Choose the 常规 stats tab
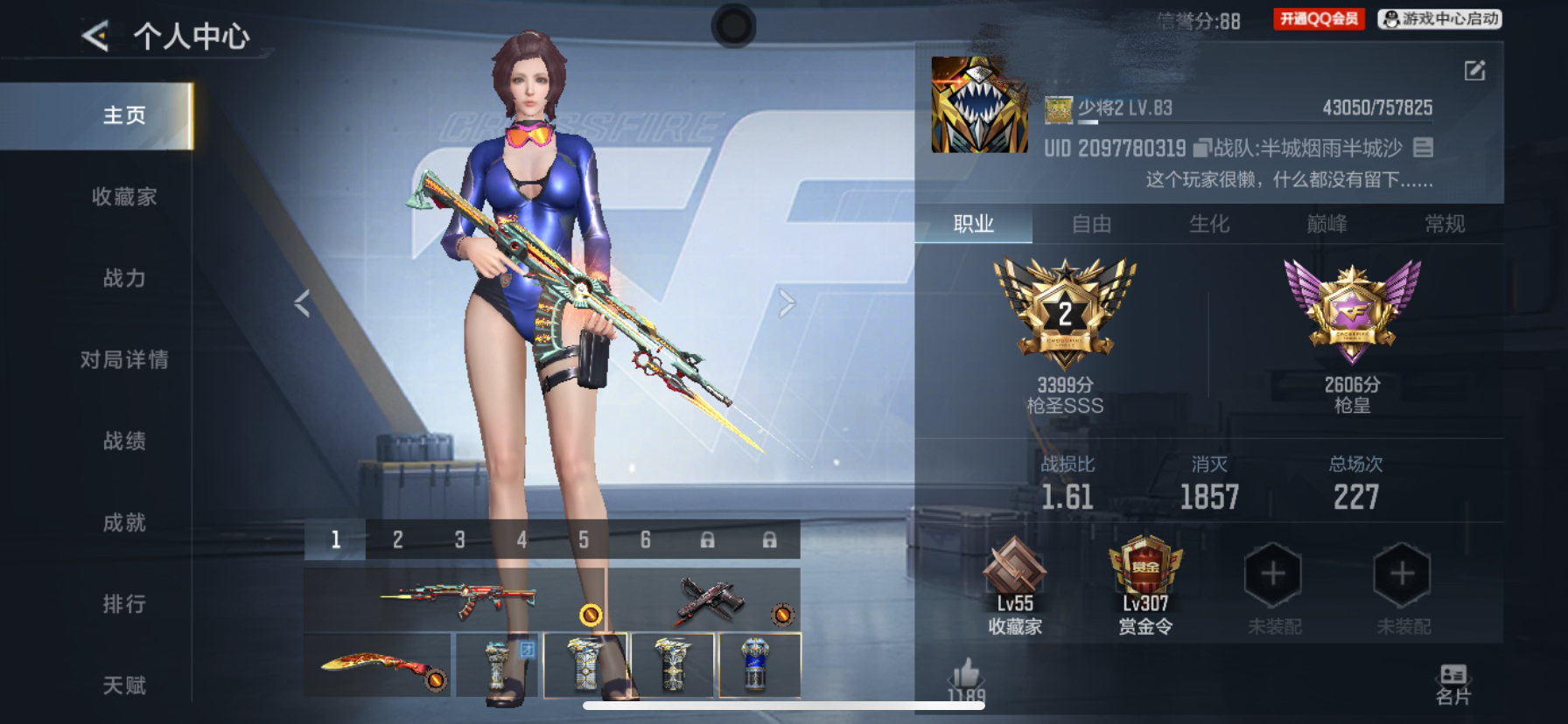The width and height of the screenshot is (1568, 724). (x=1445, y=225)
